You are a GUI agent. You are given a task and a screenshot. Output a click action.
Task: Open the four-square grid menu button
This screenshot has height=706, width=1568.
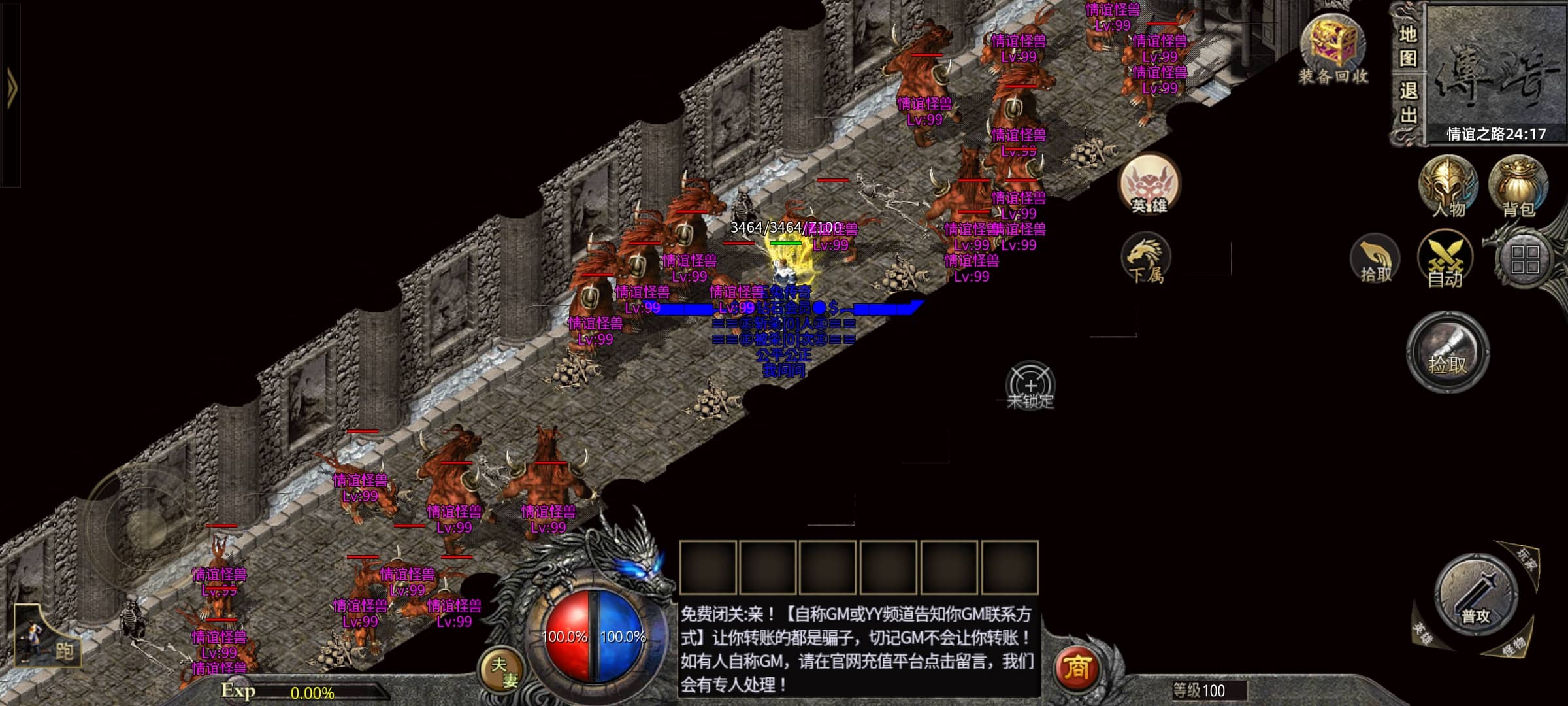click(1525, 260)
